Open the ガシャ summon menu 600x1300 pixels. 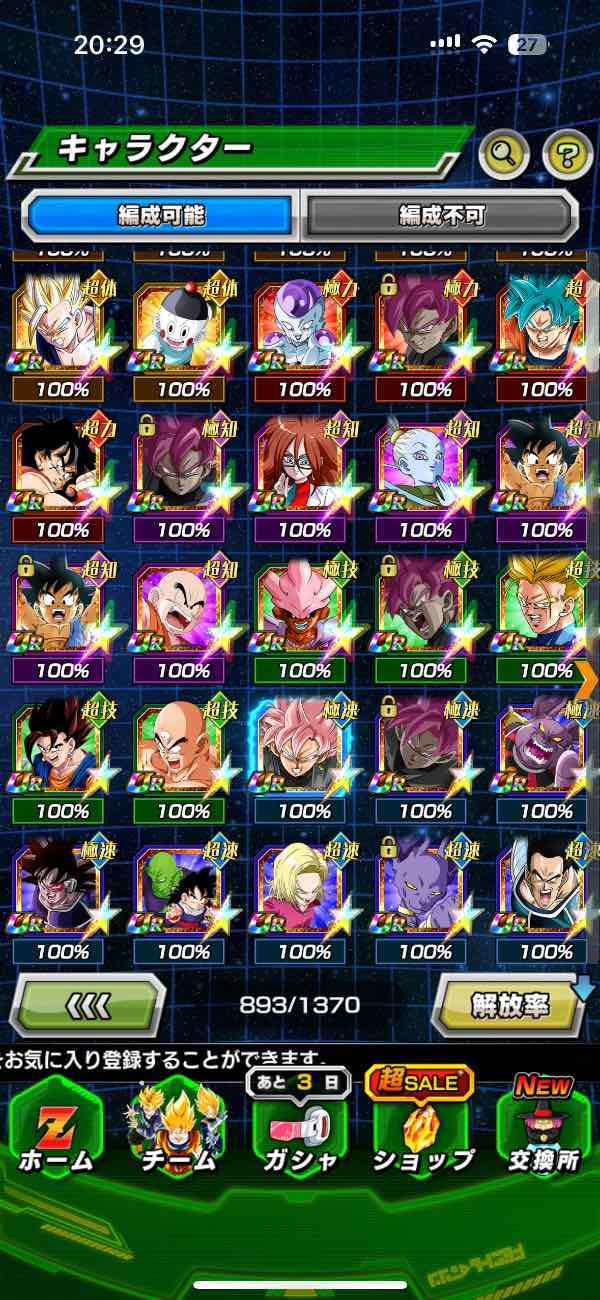[x=300, y=1130]
